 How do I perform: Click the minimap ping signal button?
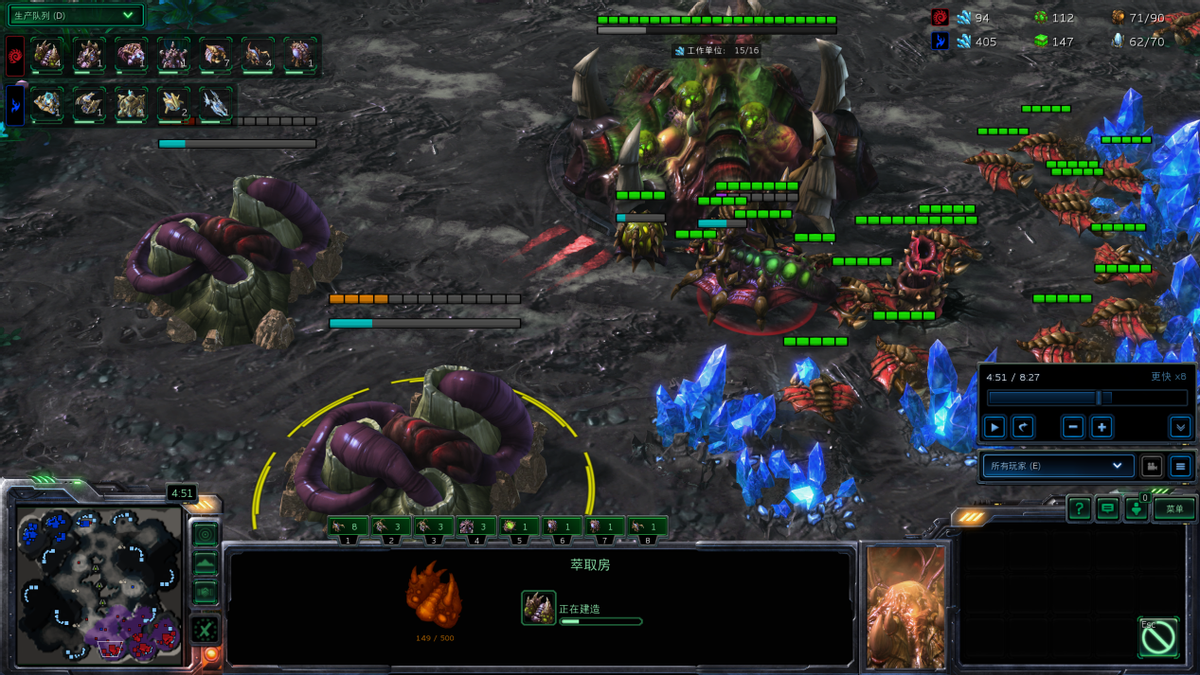tap(205, 534)
